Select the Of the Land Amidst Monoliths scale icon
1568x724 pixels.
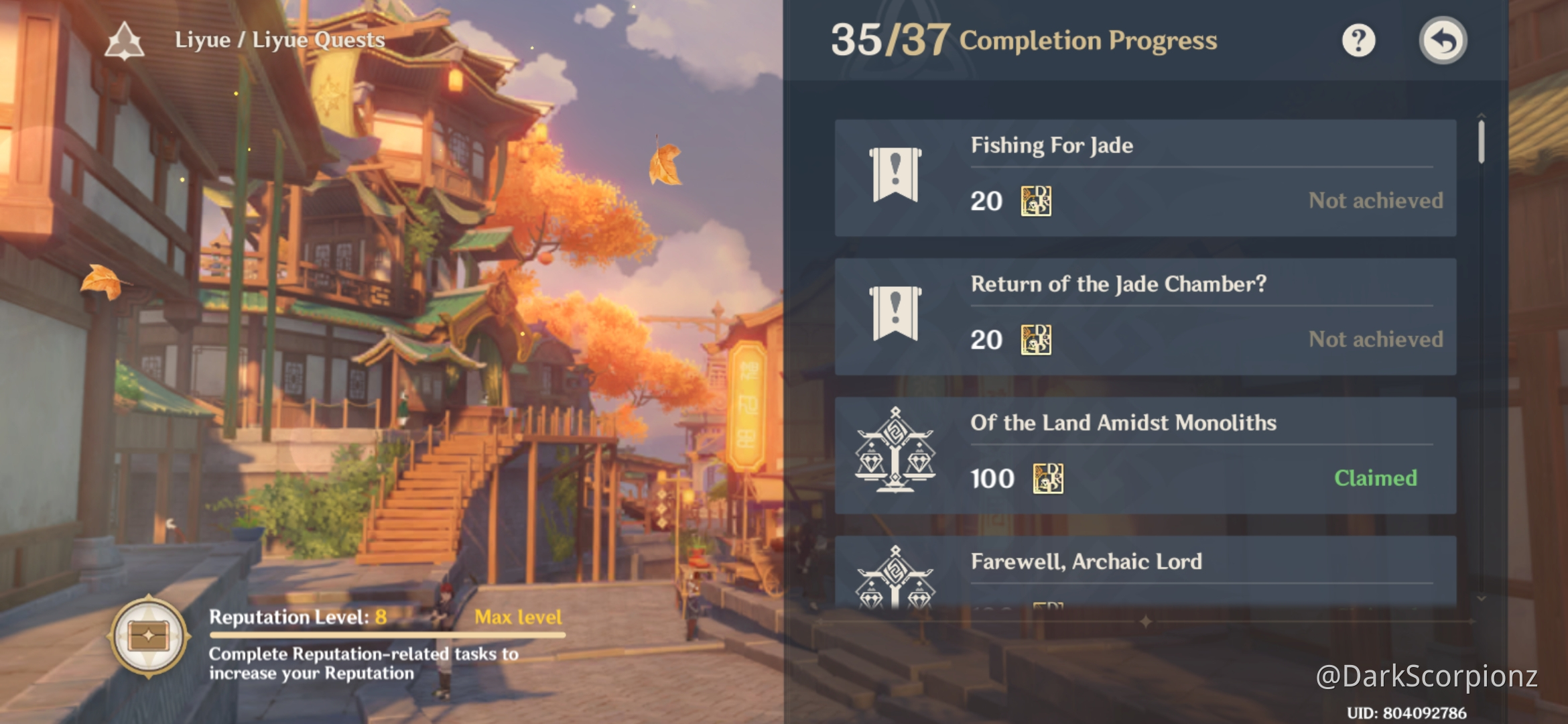point(897,454)
